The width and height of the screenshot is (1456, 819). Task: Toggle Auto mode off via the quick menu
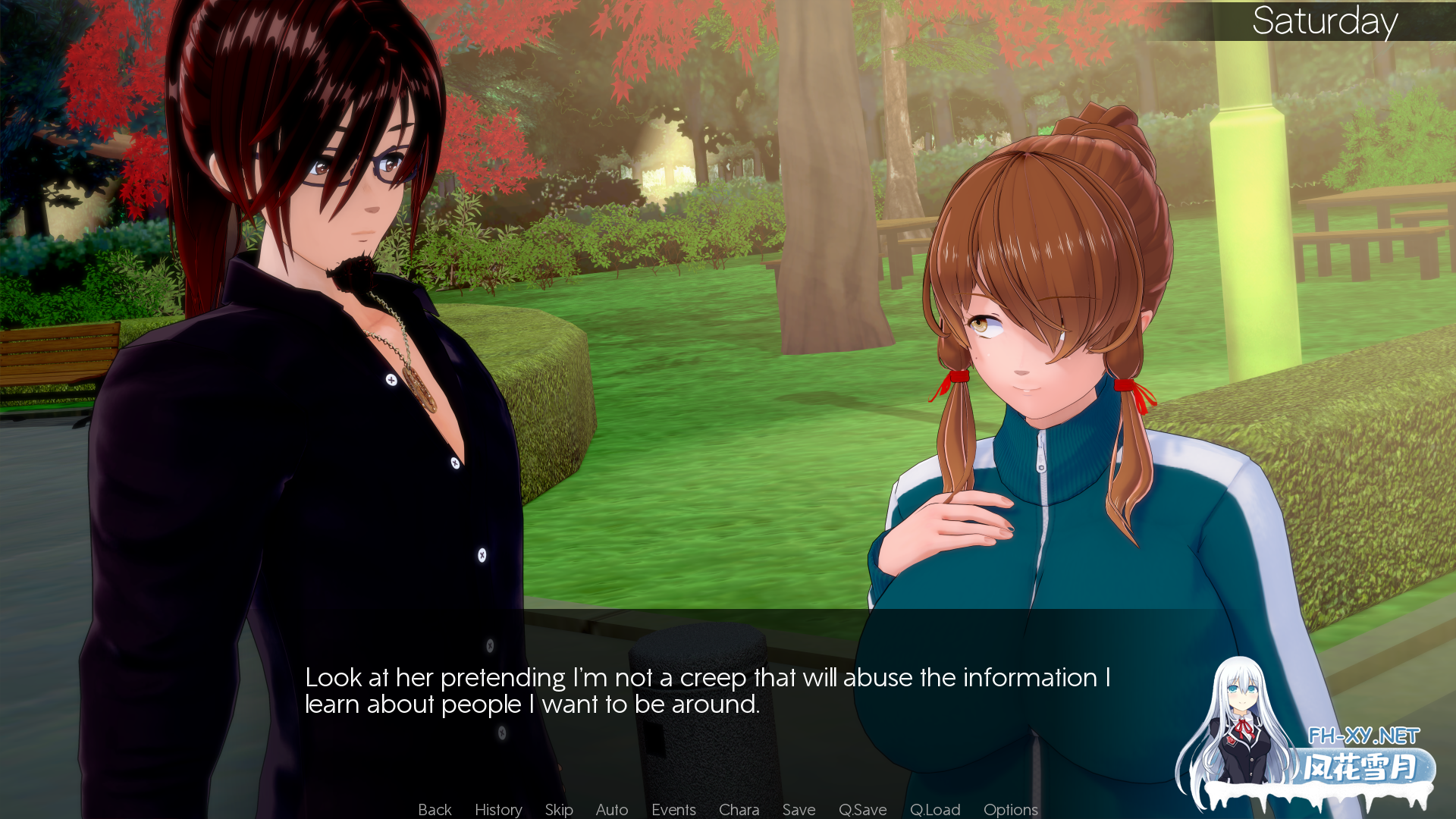tap(611, 809)
